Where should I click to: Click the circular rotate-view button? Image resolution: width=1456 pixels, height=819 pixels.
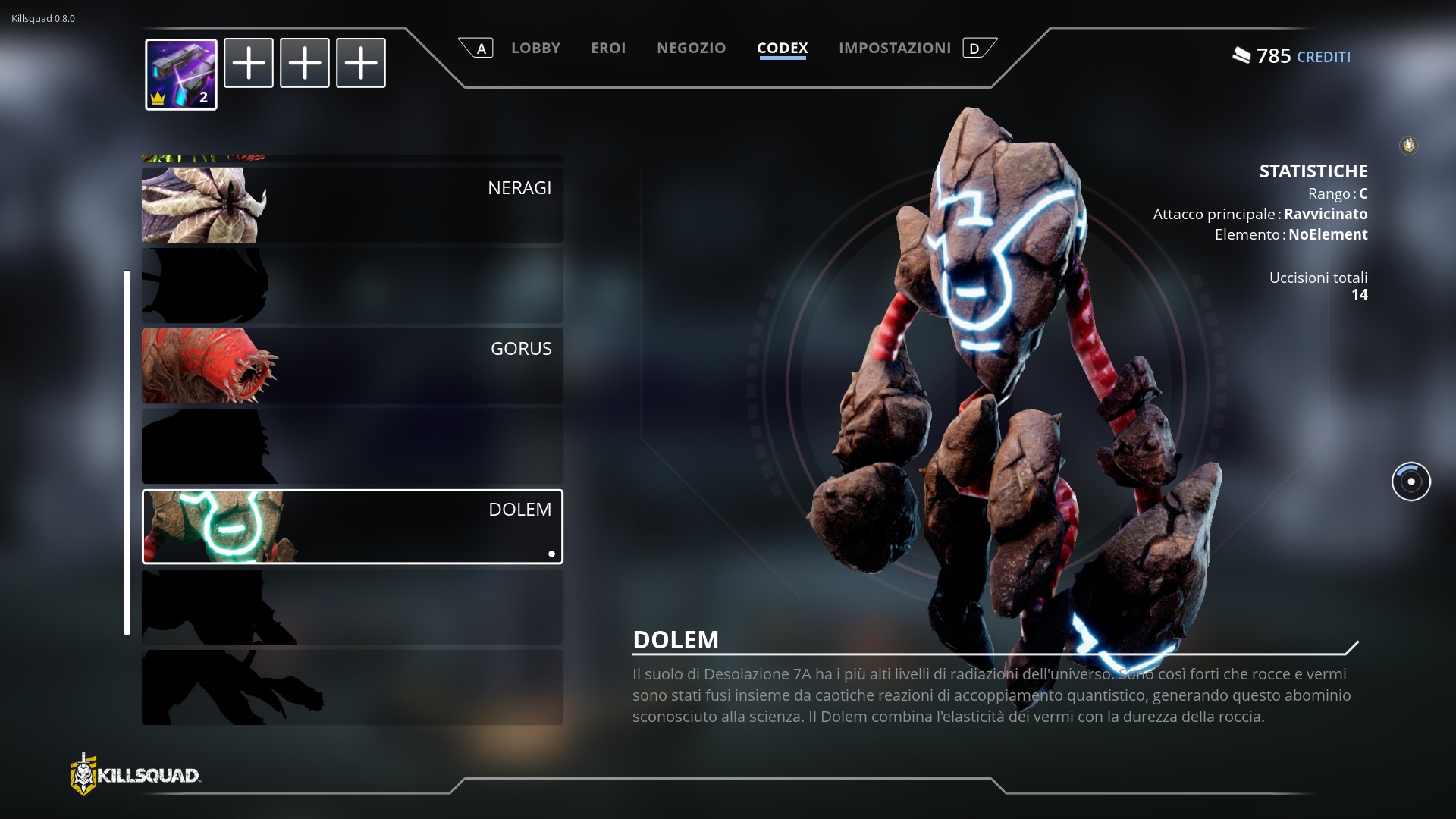point(1410,482)
